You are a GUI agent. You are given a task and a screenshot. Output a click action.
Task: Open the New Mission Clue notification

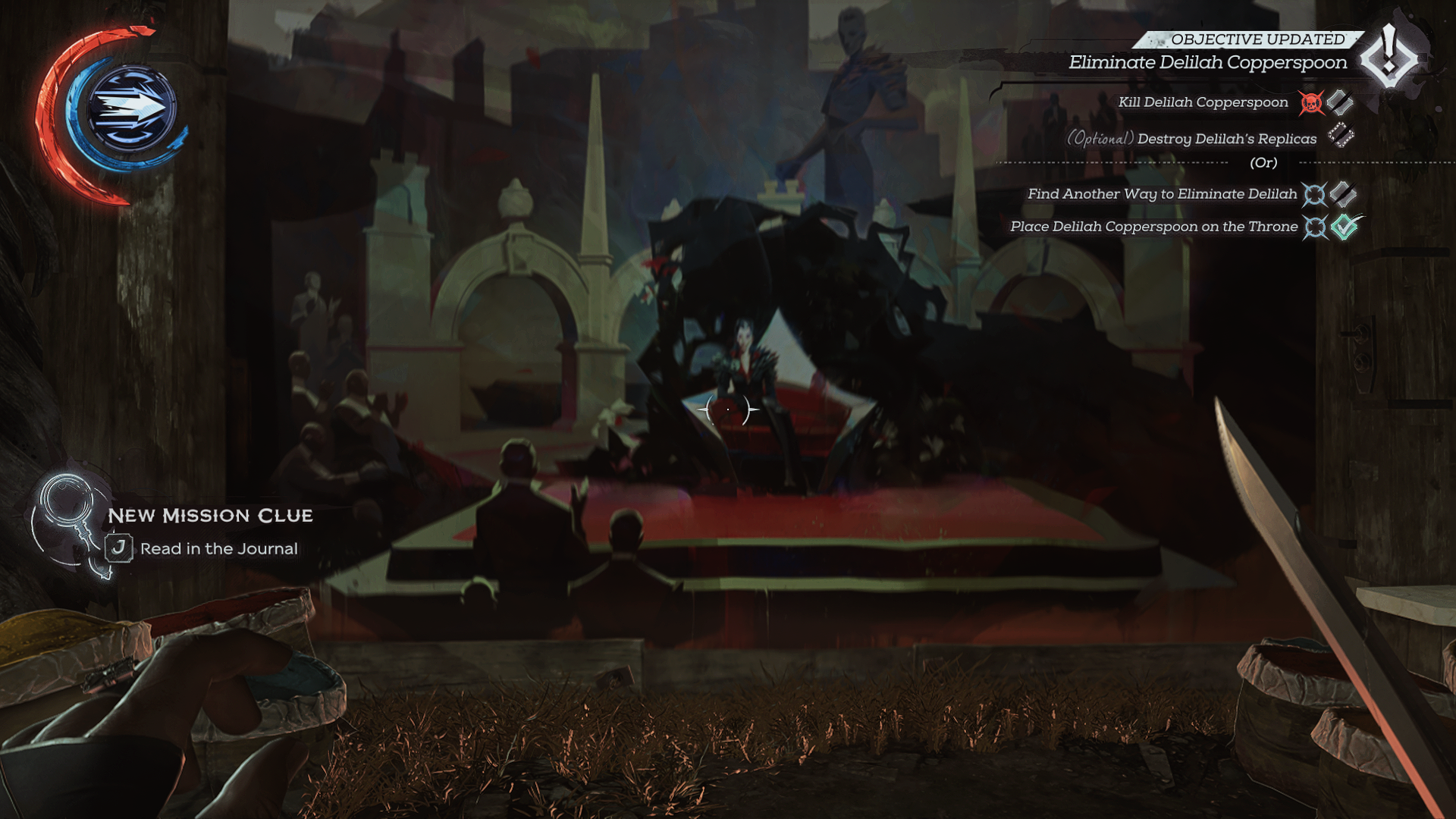(210, 516)
